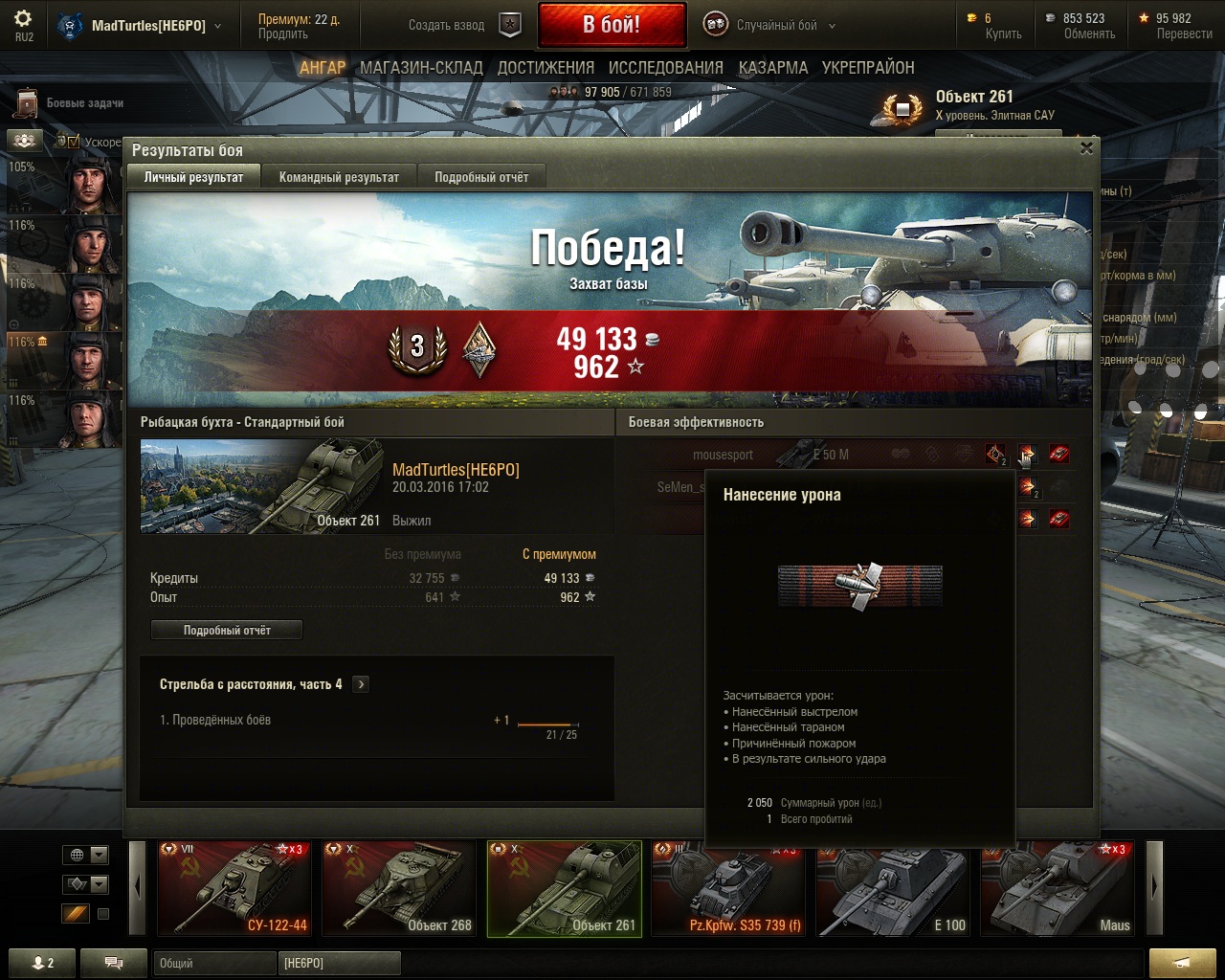1225x980 pixels.
Task: Extend premium account via Продлить
Action: [x=283, y=34]
